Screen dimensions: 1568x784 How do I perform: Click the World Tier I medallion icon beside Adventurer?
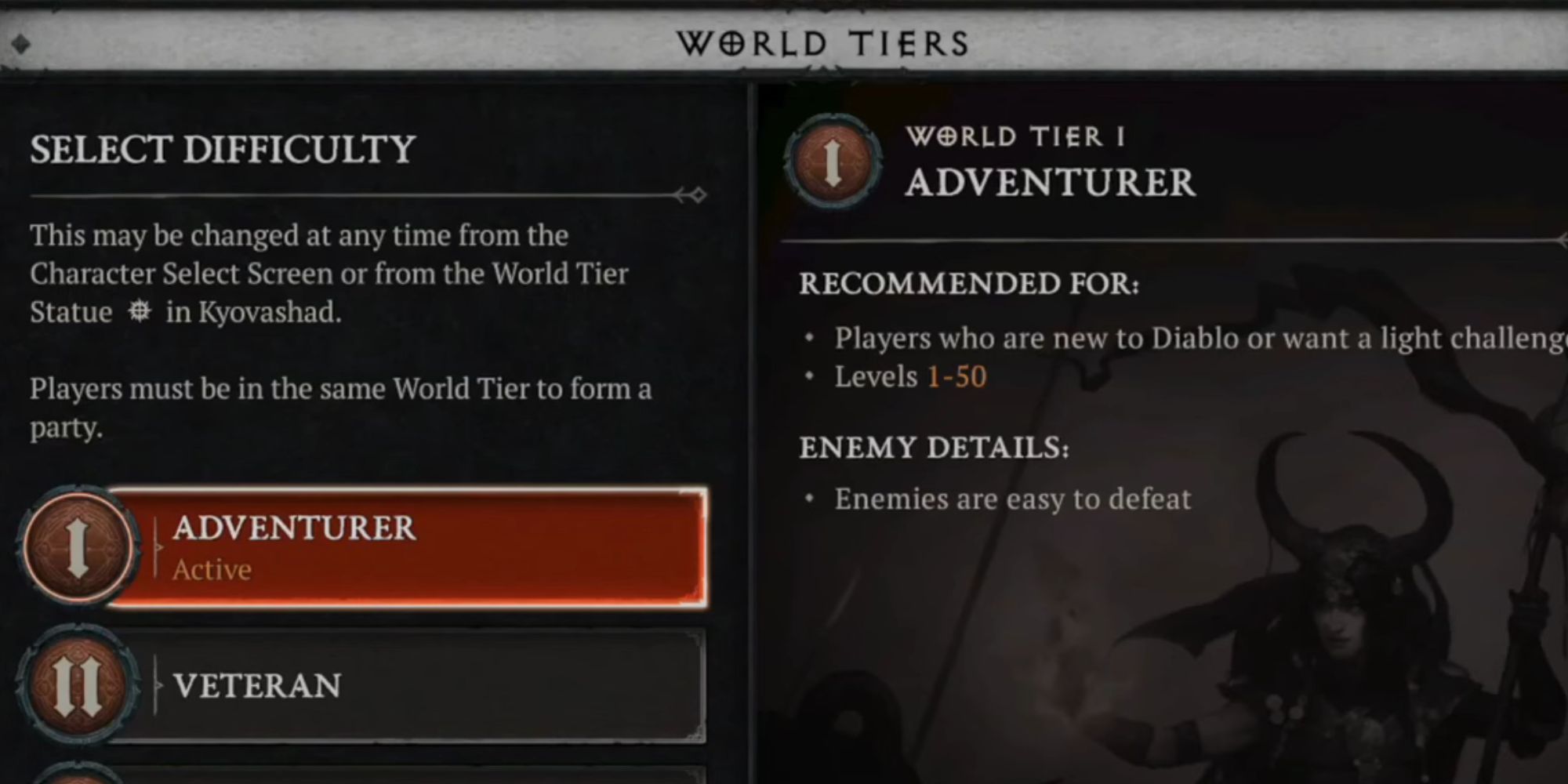pos(78,546)
